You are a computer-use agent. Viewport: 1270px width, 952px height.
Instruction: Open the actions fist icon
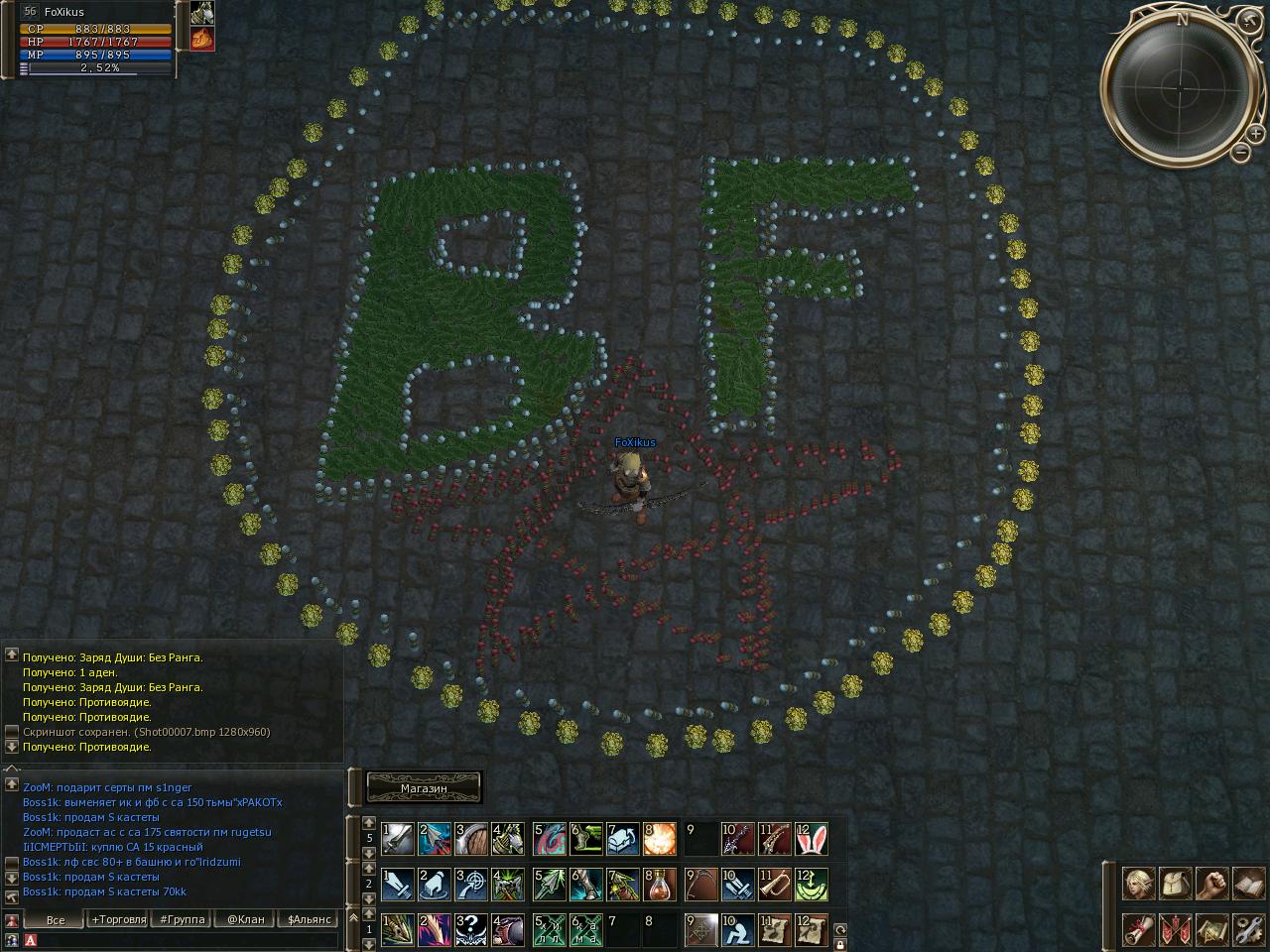click(x=1211, y=882)
